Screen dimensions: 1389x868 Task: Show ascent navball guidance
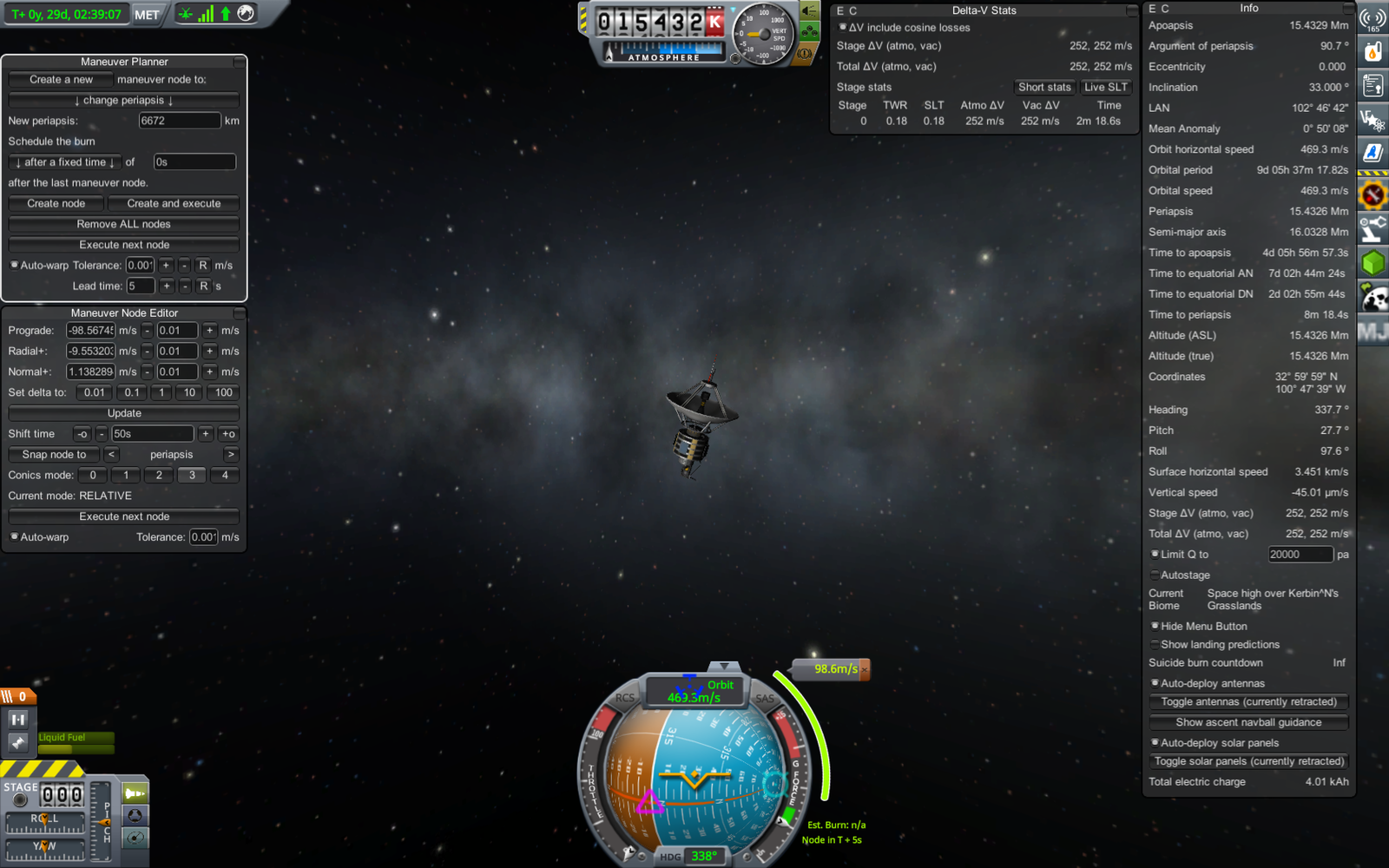[x=1248, y=722]
